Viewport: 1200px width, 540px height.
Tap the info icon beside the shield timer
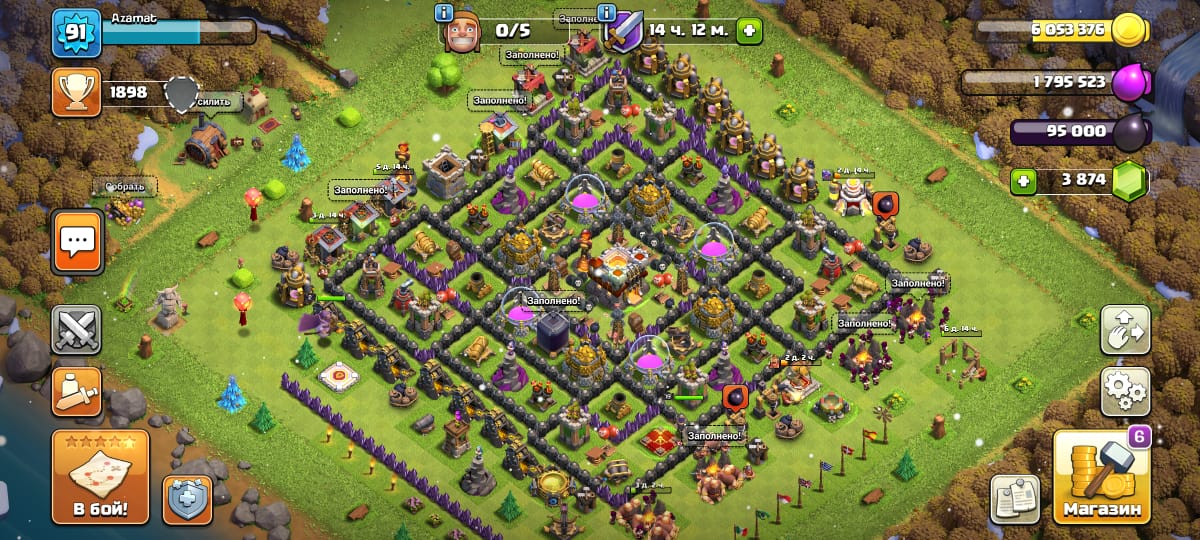pos(606,13)
